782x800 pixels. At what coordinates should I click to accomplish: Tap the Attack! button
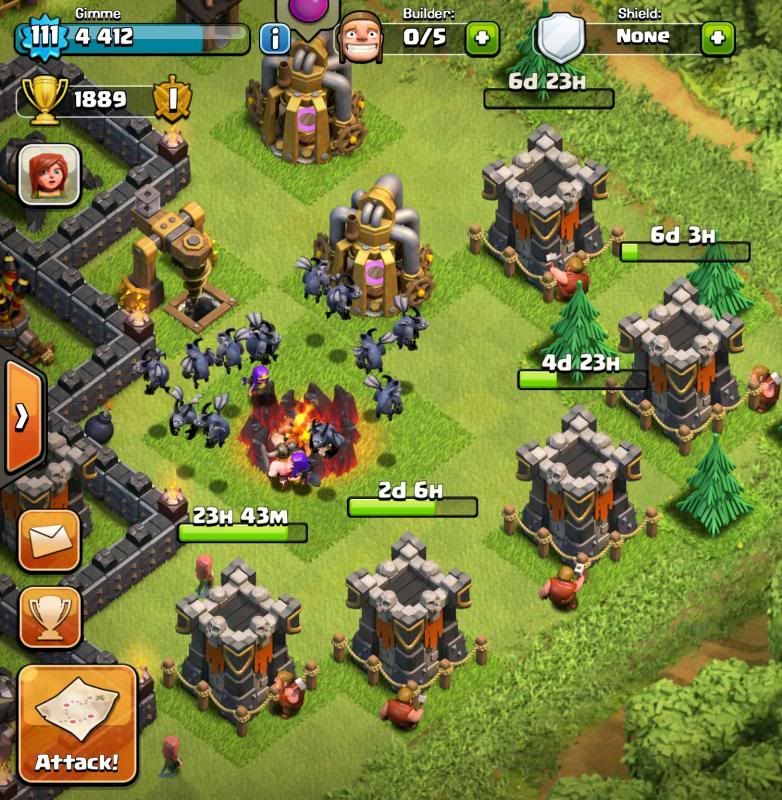coord(77,724)
